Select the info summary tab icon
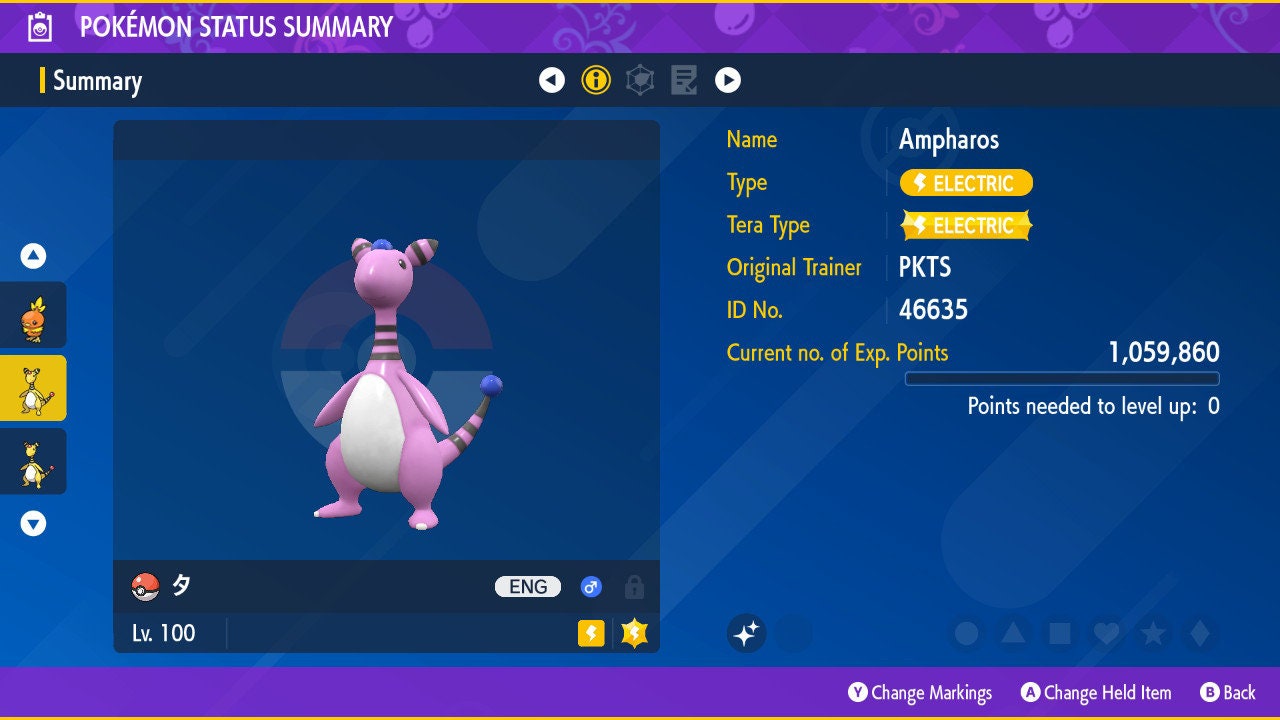Viewport: 1280px width, 720px height. point(596,80)
